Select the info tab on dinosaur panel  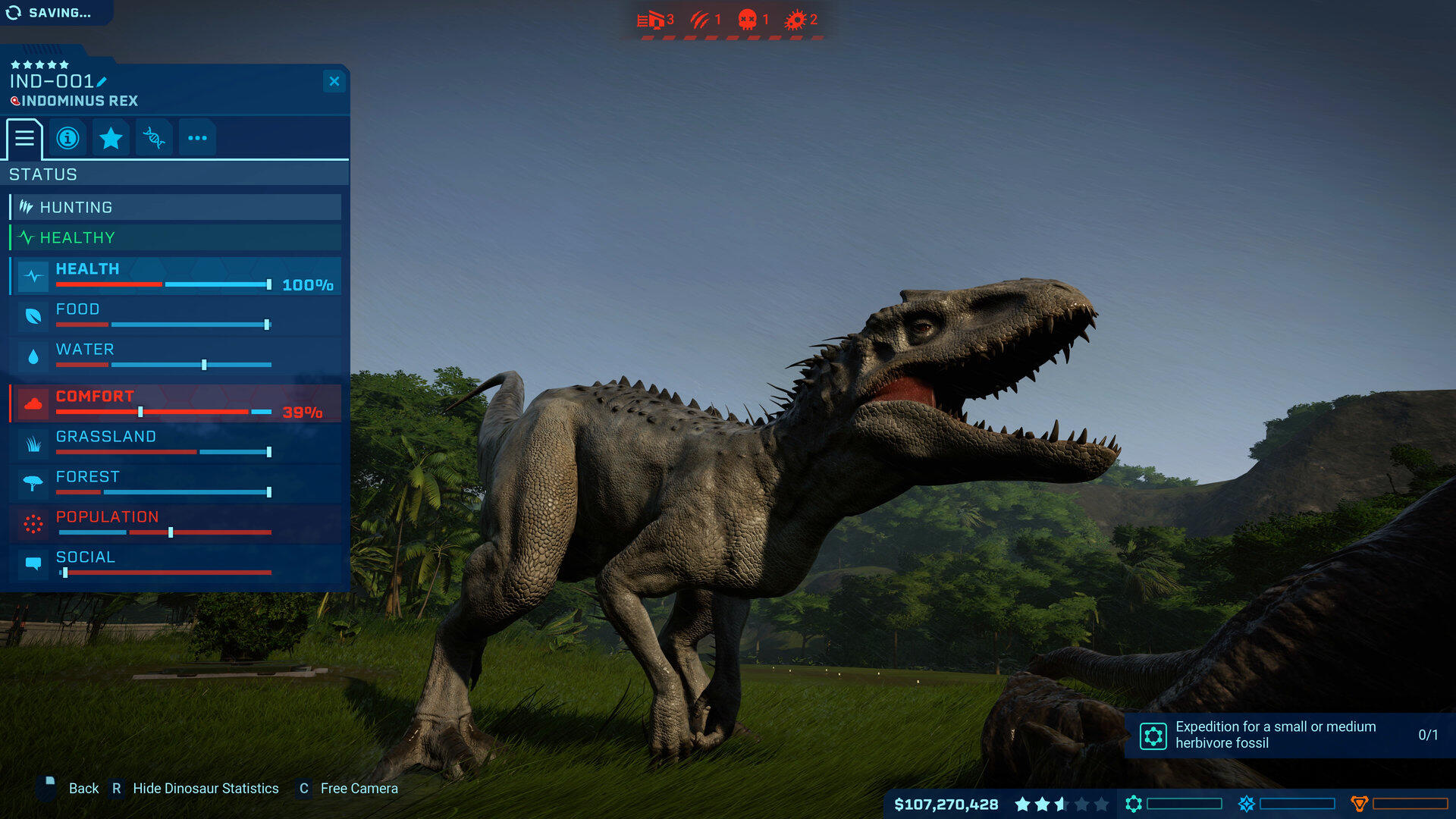67,137
